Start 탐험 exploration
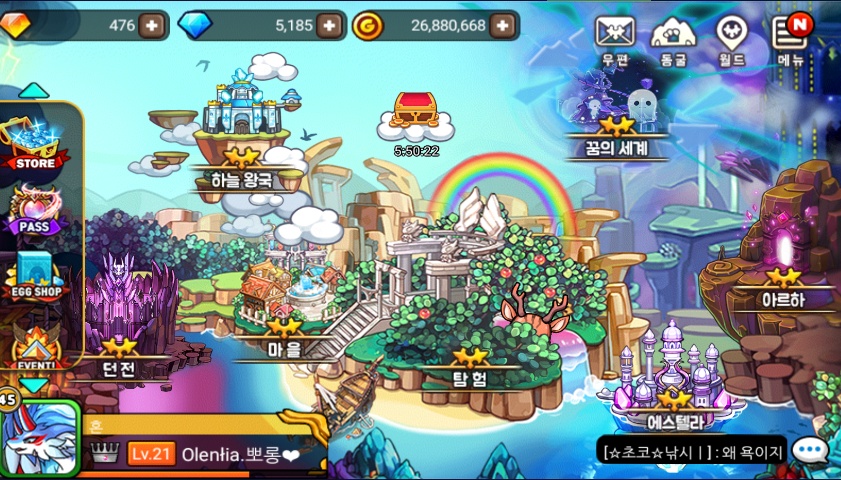 tap(470, 330)
